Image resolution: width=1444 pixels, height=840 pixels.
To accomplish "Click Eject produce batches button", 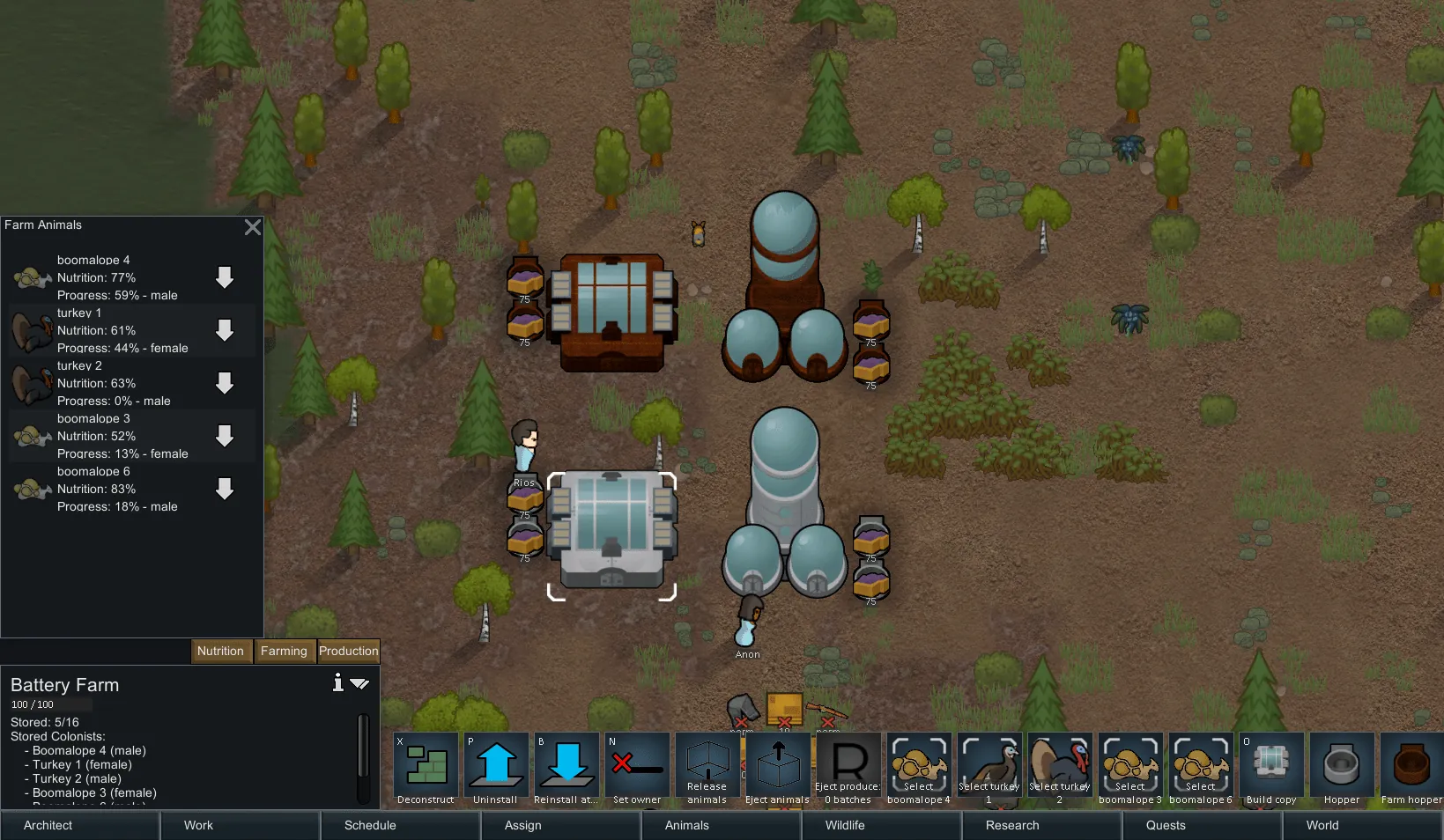I will point(848,769).
